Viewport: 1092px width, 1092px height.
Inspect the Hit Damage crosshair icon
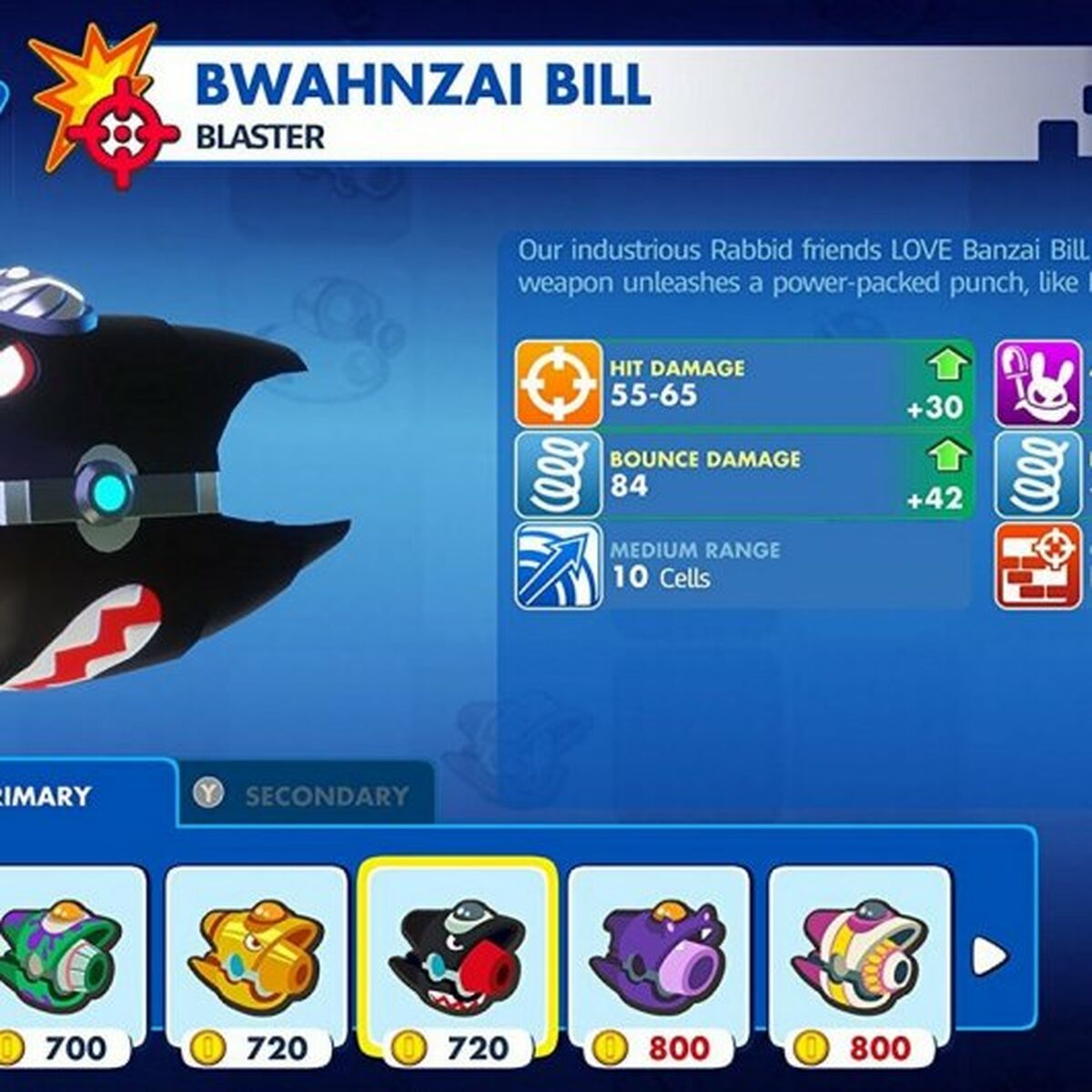coord(558,383)
